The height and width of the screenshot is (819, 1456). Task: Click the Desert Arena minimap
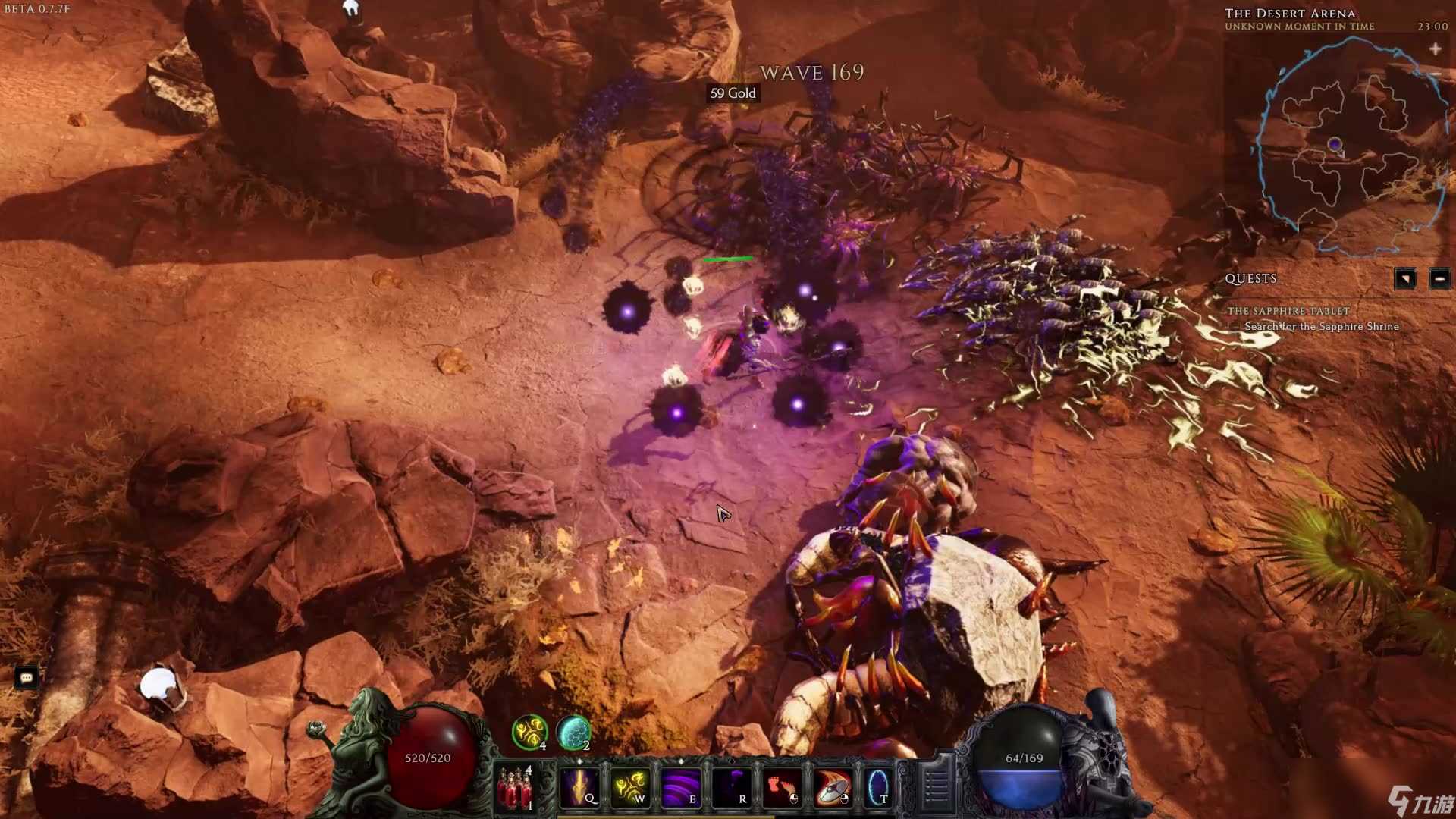1350,144
